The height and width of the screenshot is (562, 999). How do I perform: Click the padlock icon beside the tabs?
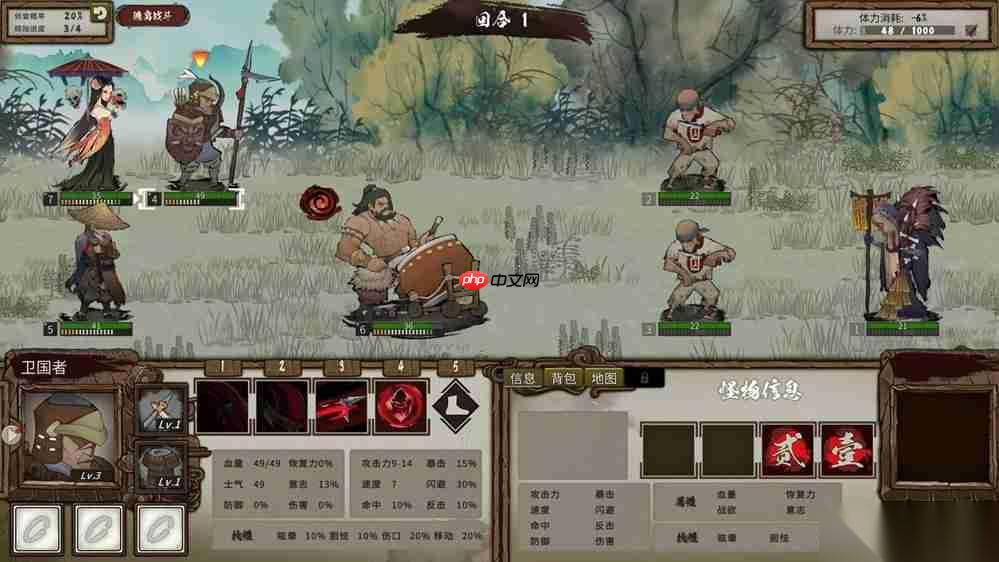[x=645, y=378]
